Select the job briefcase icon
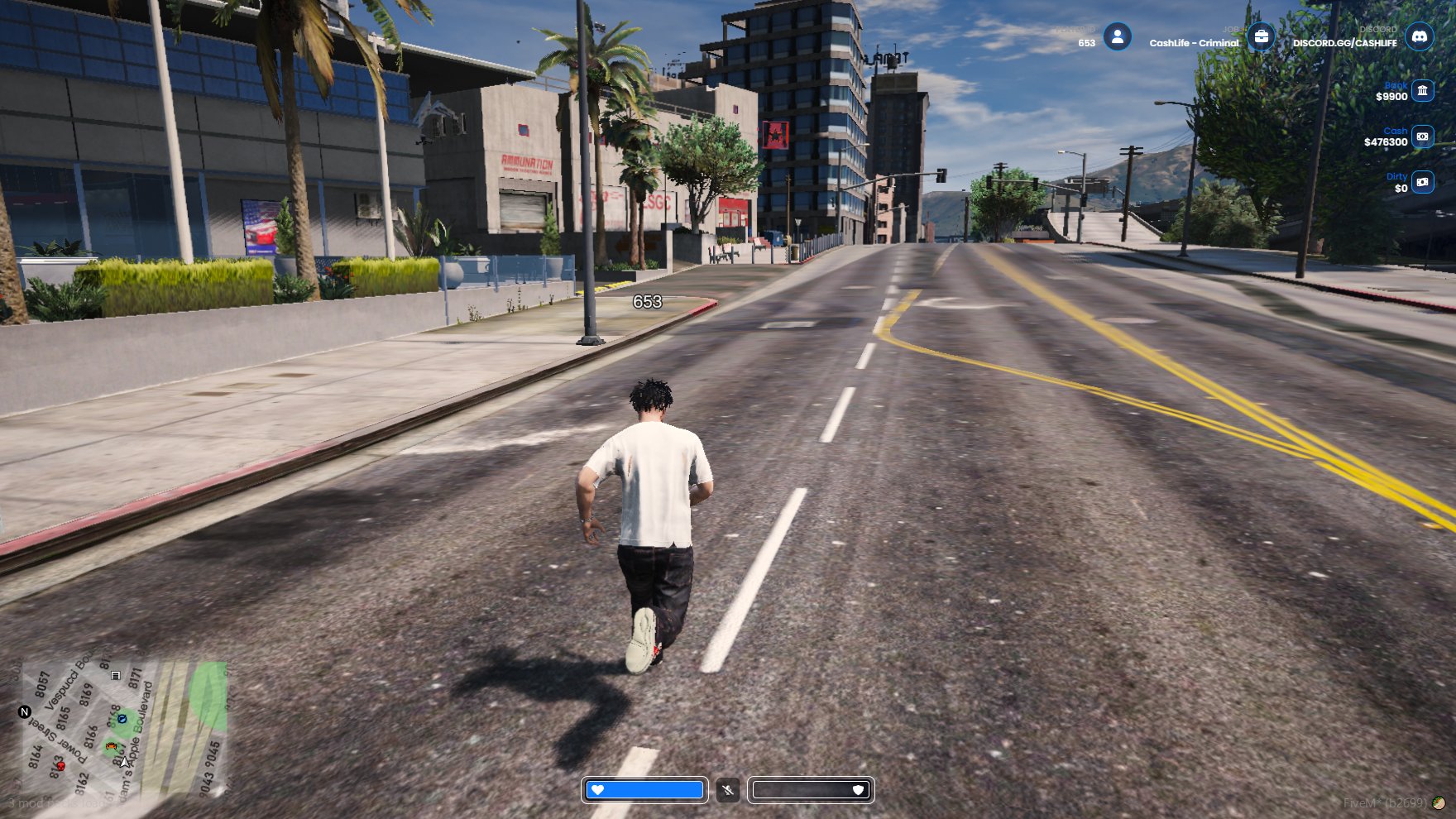 [x=1261, y=36]
